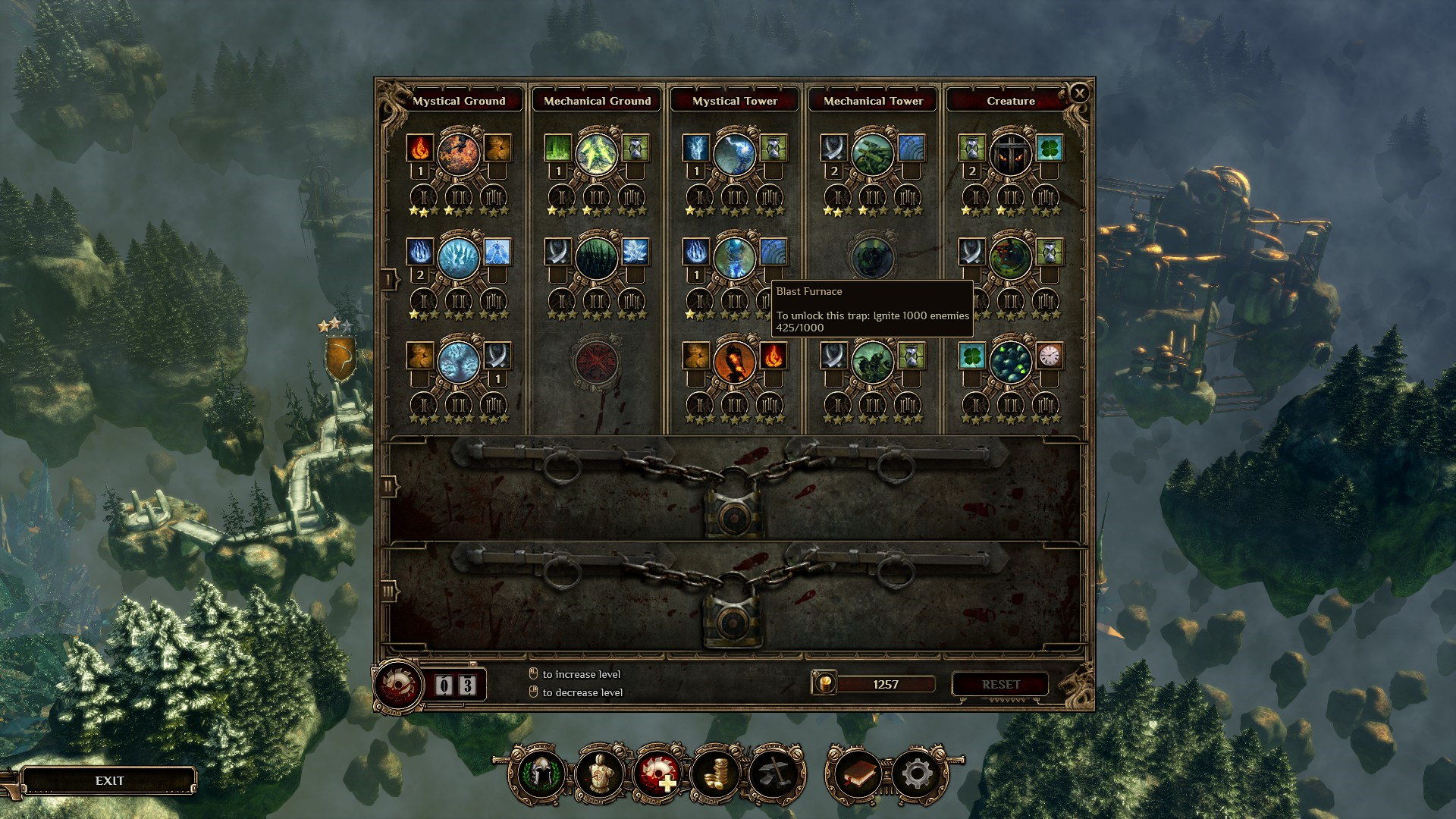Select the locked Blast Furnace trap
Viewport: 1456px width, 819px height.
pos(872,256)
